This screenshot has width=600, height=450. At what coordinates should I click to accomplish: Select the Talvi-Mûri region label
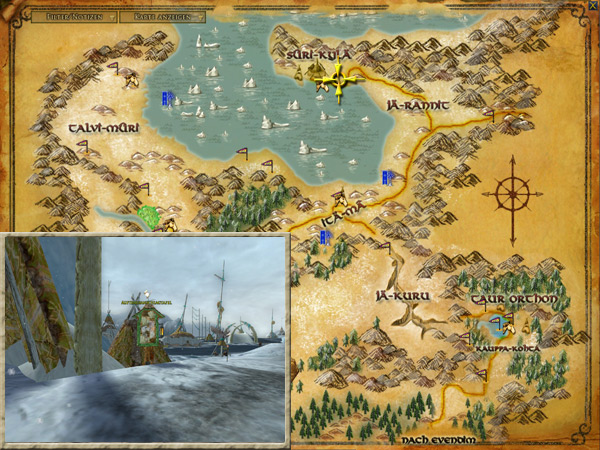click(x=102, y=129)
